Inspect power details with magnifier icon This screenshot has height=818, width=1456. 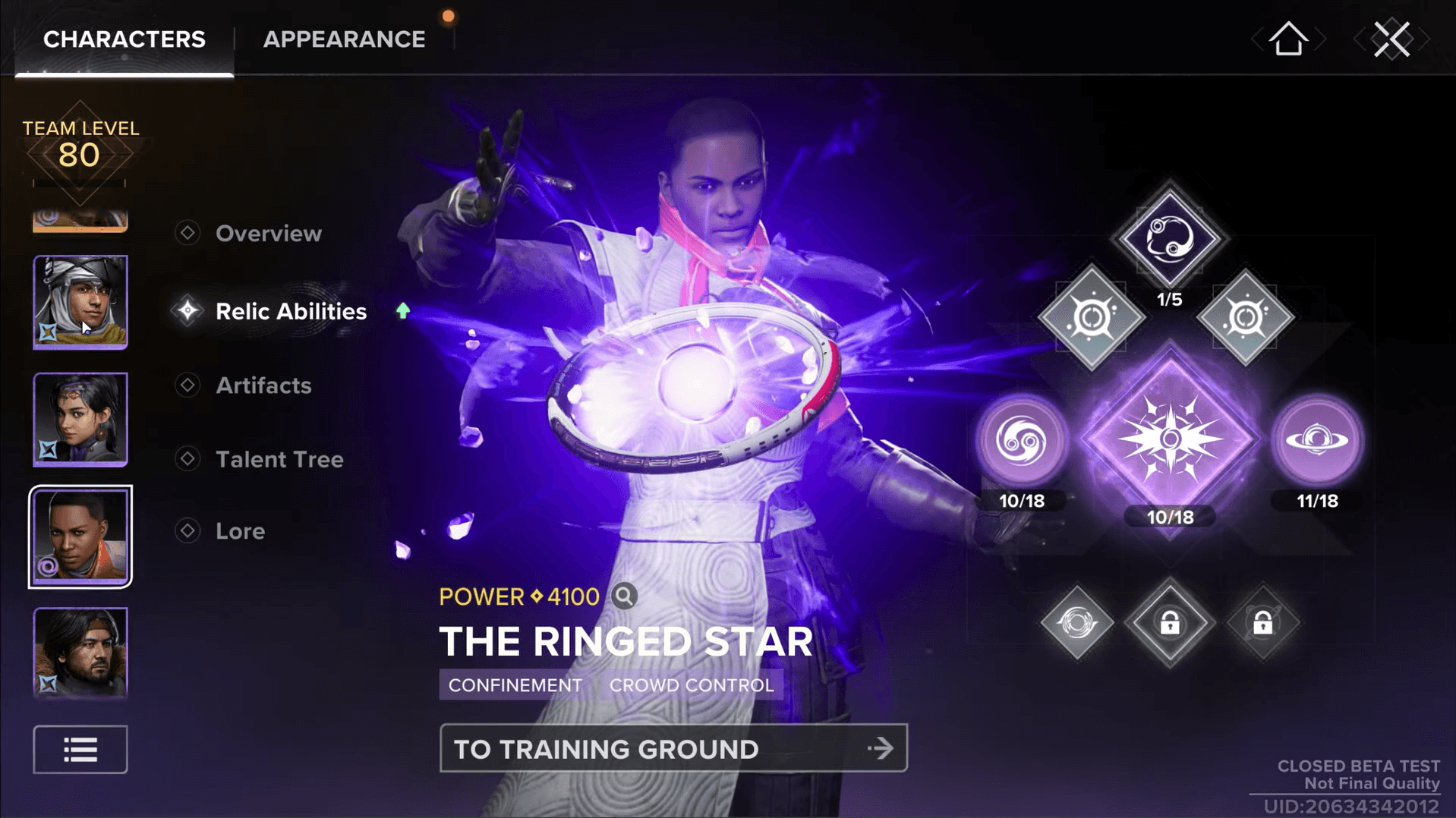click(624, 596)
